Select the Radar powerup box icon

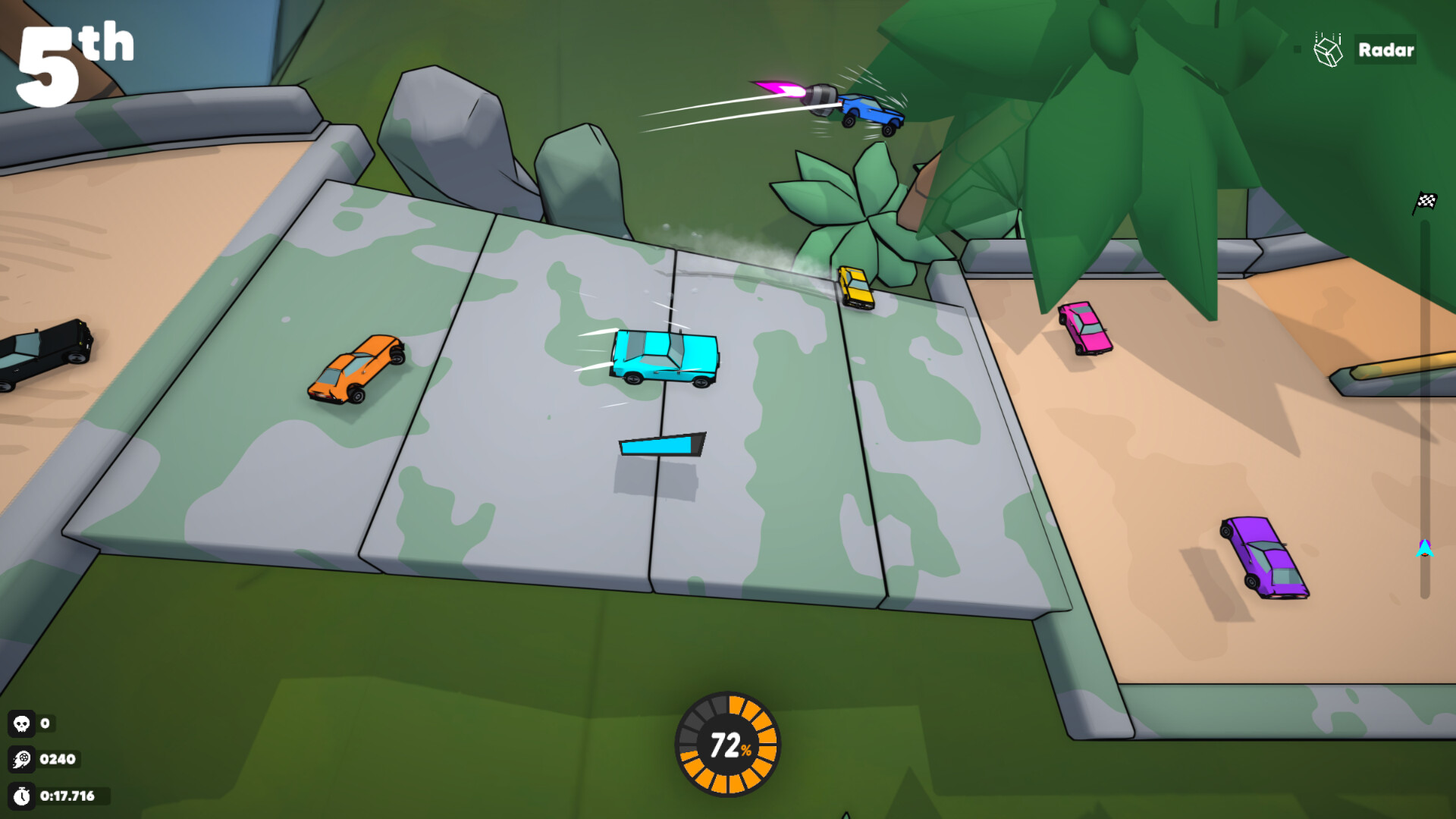pyautogui.click(x=1328, y=50)
